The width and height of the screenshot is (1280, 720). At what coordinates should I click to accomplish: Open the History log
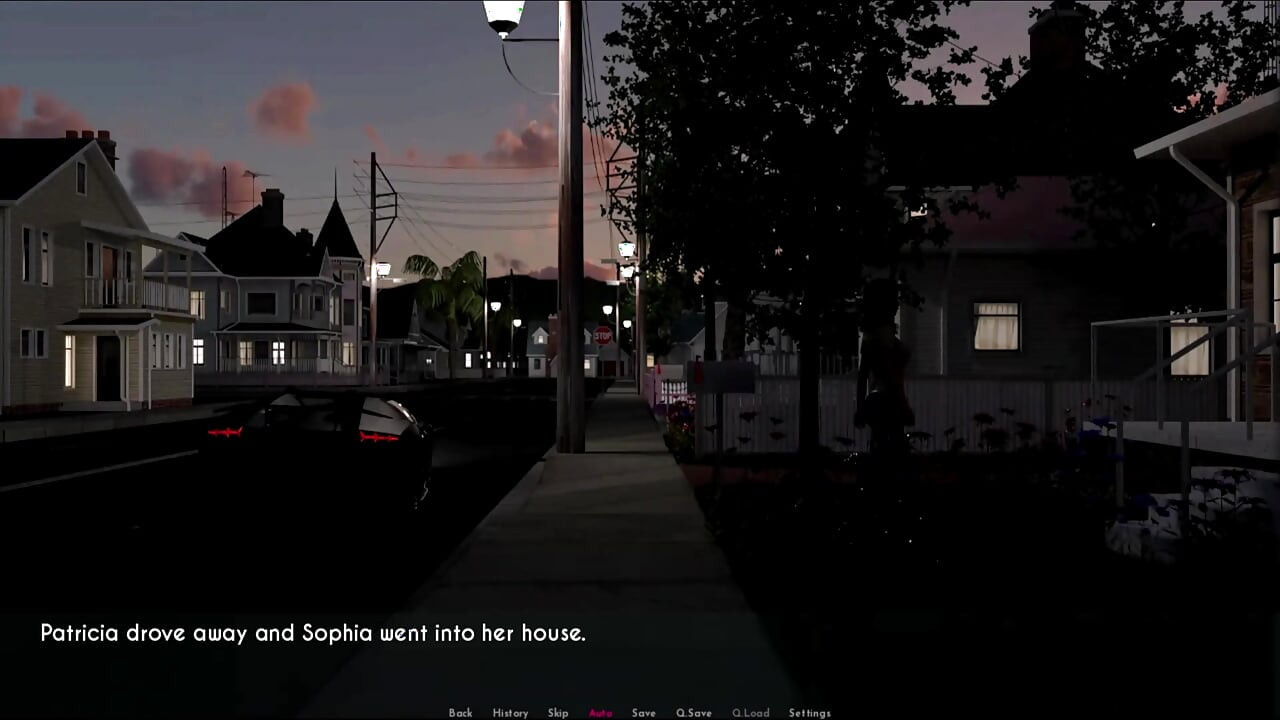click(x=510, y=712)
